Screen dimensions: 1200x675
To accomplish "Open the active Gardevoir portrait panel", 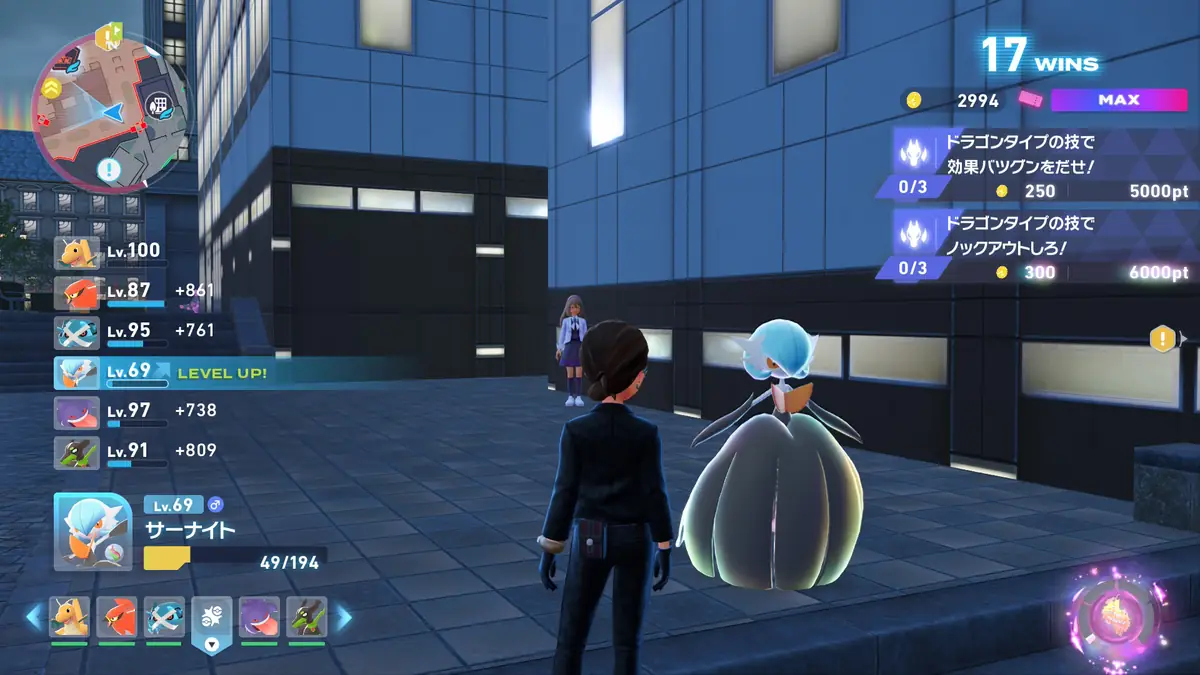I will pos(92,532).
